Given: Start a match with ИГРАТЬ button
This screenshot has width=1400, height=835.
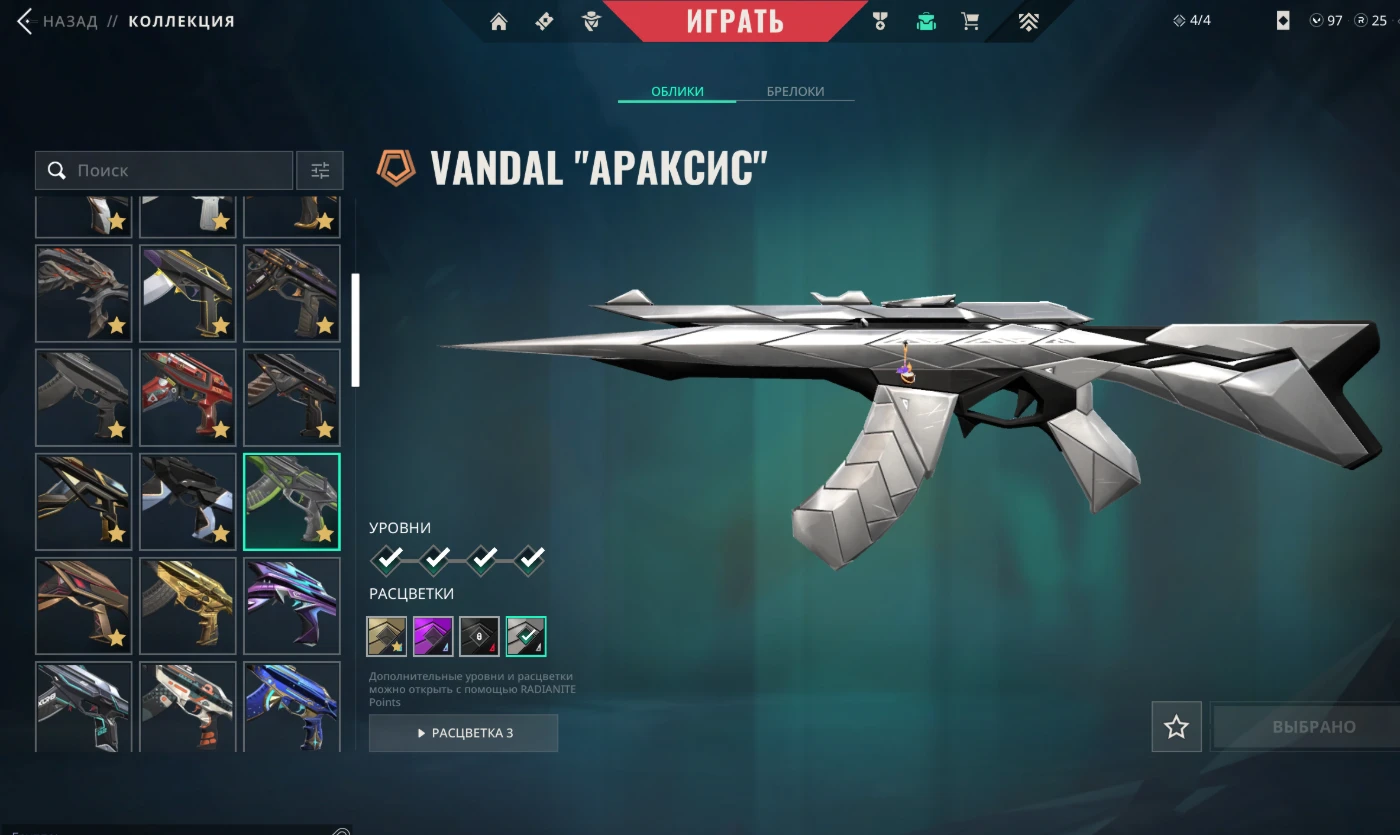Looking at the screenshot, I should 735,21.
